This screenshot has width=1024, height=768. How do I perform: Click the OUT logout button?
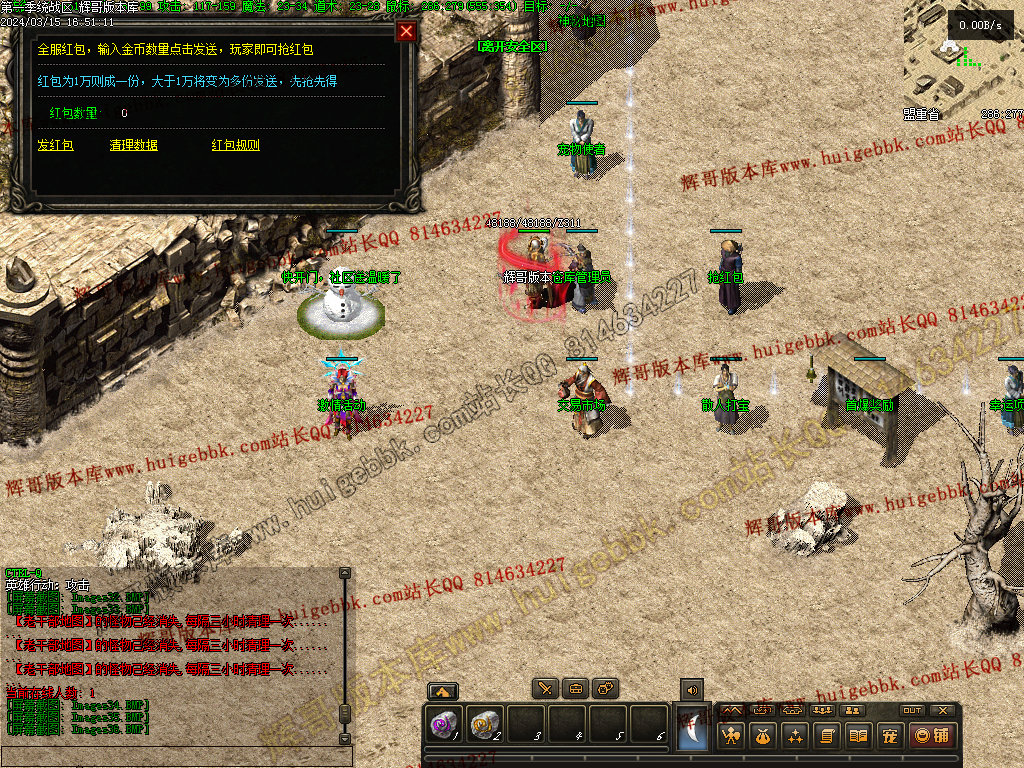pos(911,710)
